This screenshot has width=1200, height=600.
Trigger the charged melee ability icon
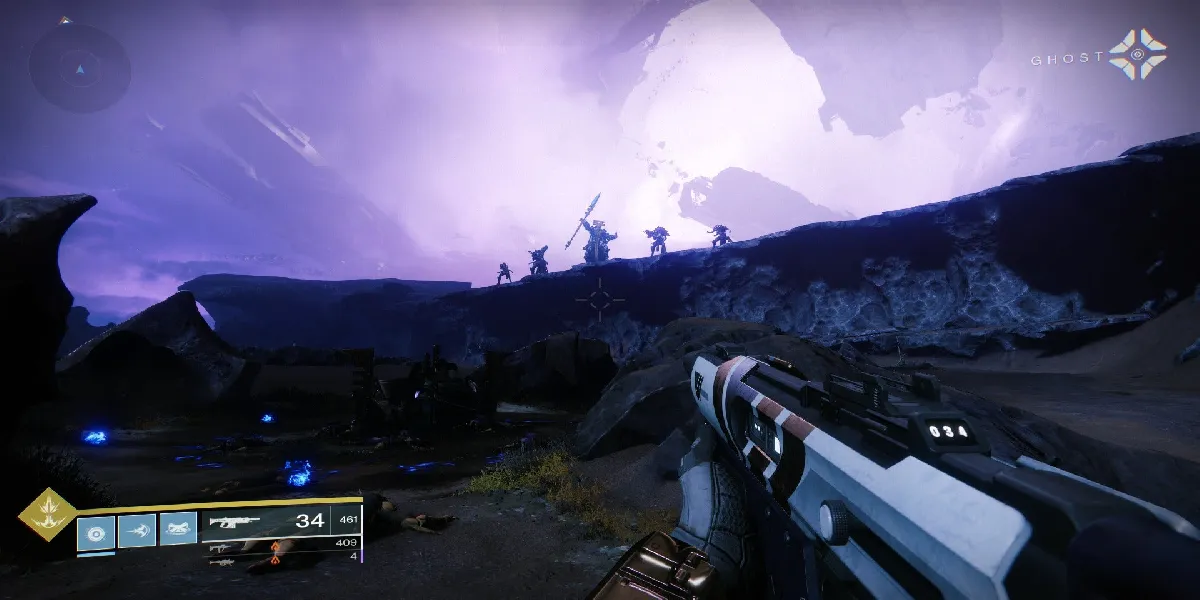click(137, 530)
